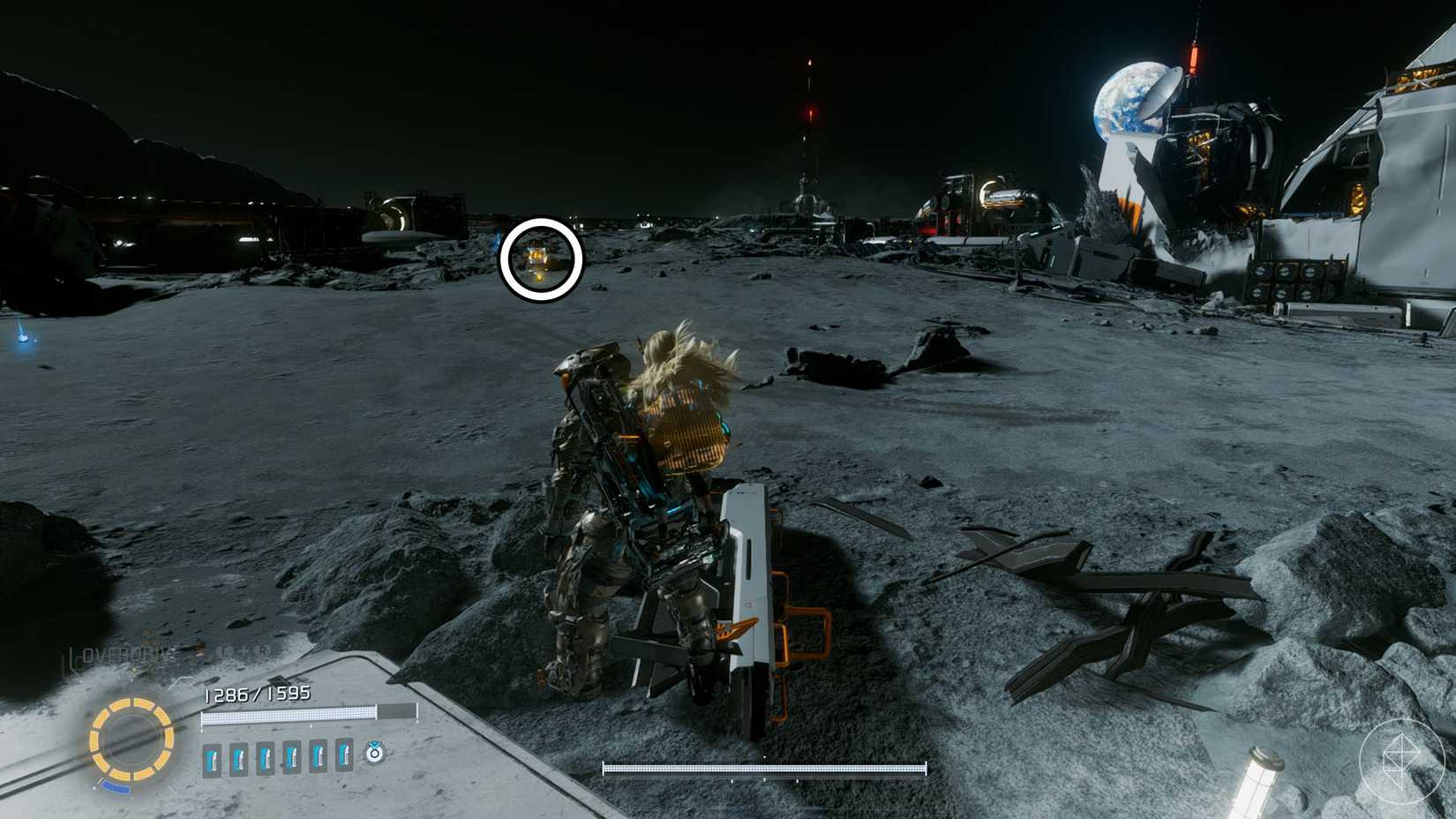This screenshot has width=1456, height=819.
Task: Click the L button prompt beside Overdrive
Action: [x=223, y=650]
